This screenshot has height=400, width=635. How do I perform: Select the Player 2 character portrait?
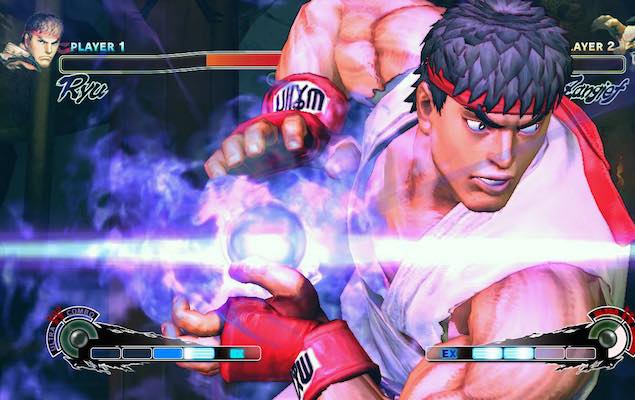[618, 35]
